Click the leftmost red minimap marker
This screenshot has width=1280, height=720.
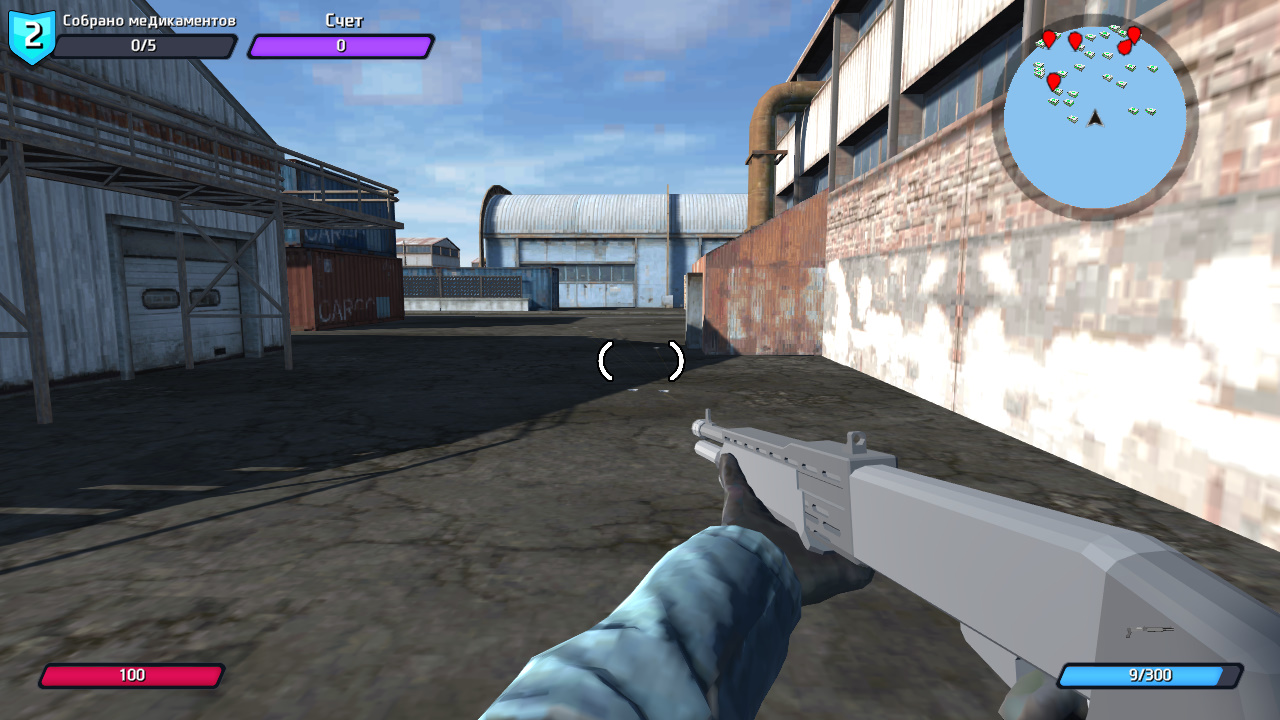pos(1049,39)
